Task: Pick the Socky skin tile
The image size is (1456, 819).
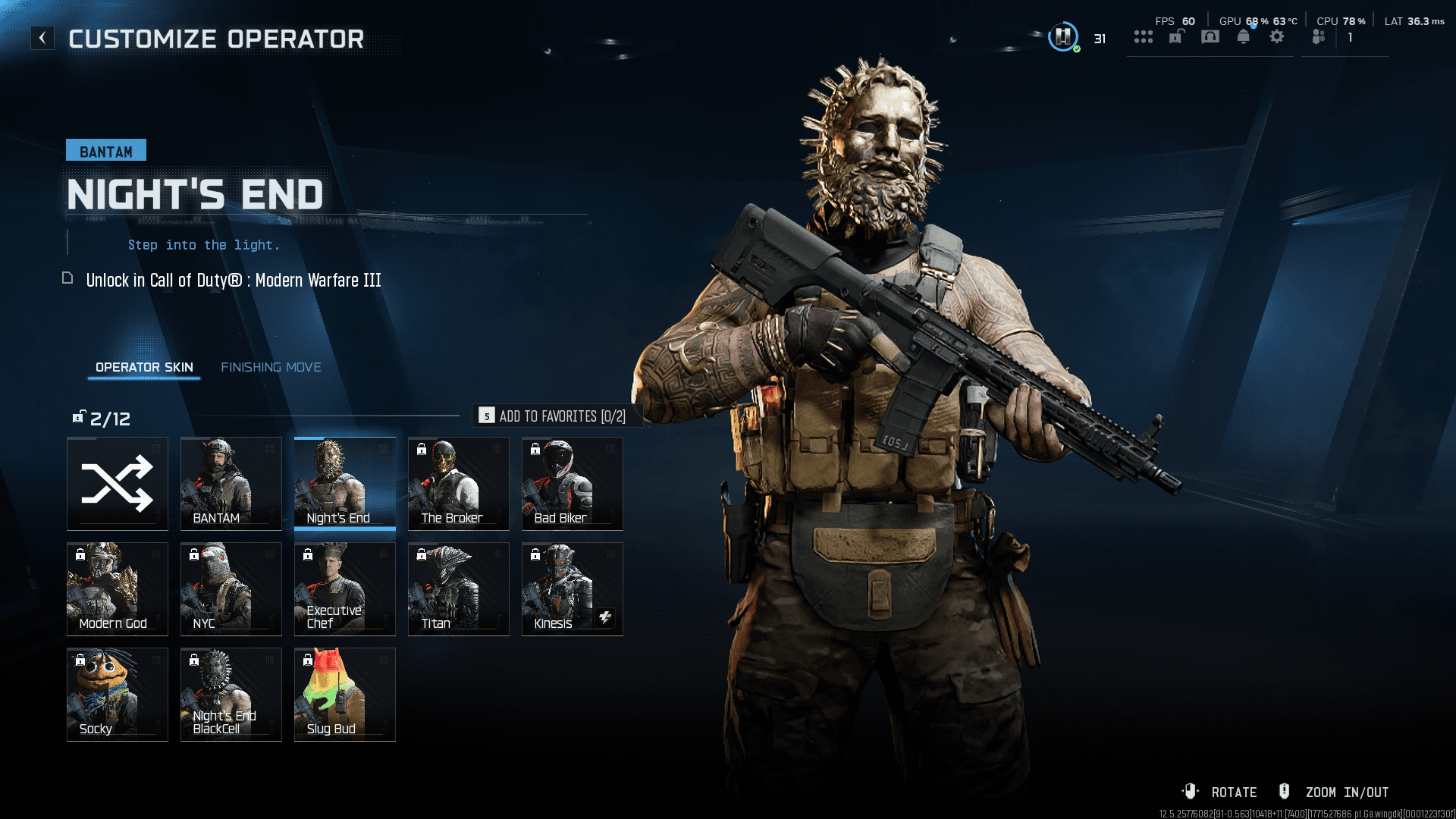Action: click(x=118, y=695)
